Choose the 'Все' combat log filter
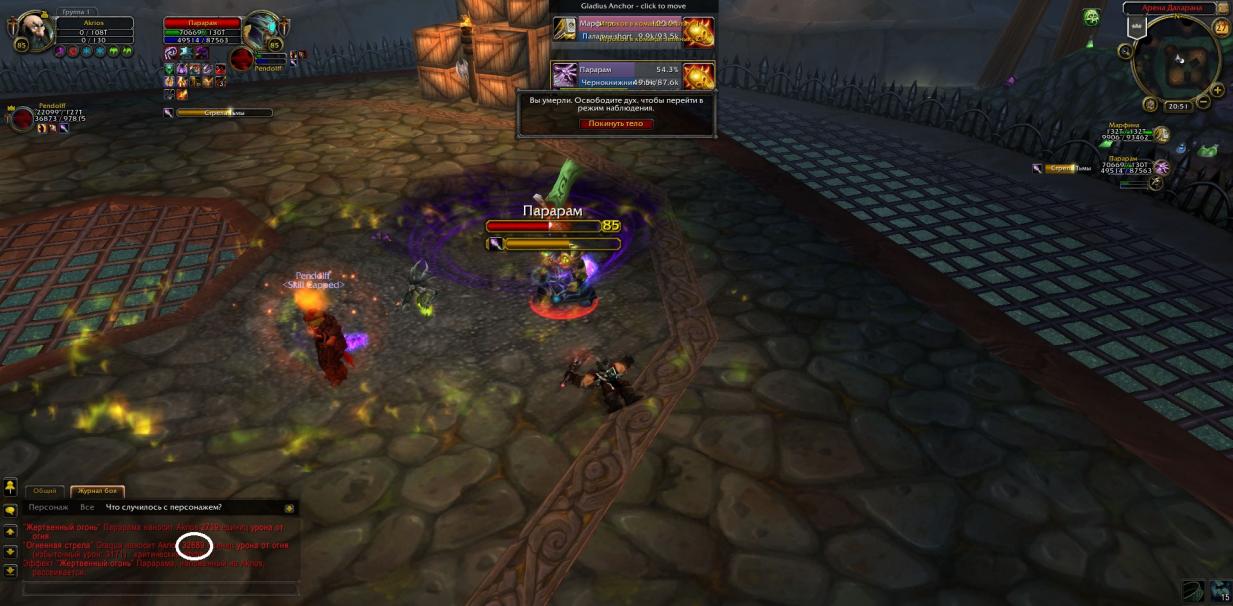 87,508
